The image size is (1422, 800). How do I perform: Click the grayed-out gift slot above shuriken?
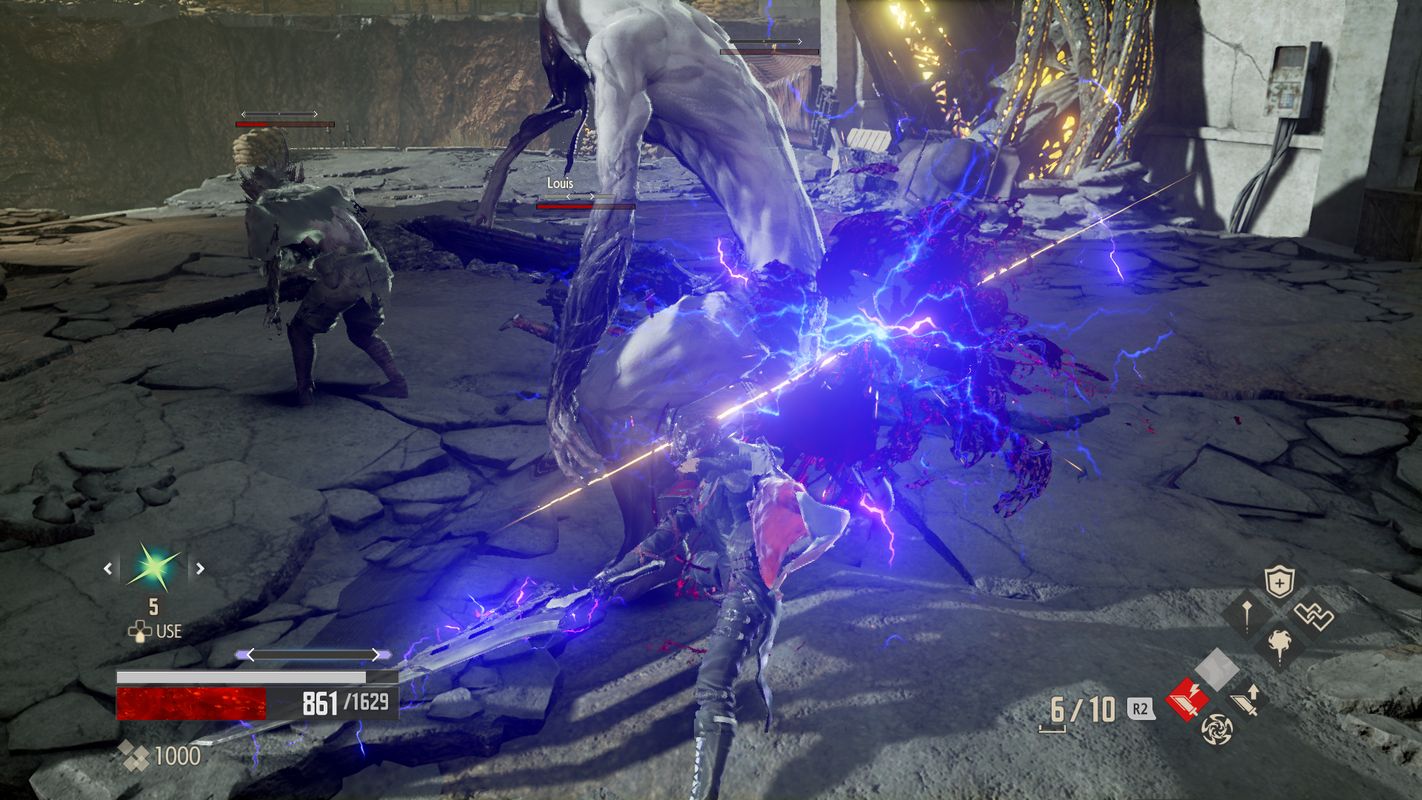click(1217, 666)
